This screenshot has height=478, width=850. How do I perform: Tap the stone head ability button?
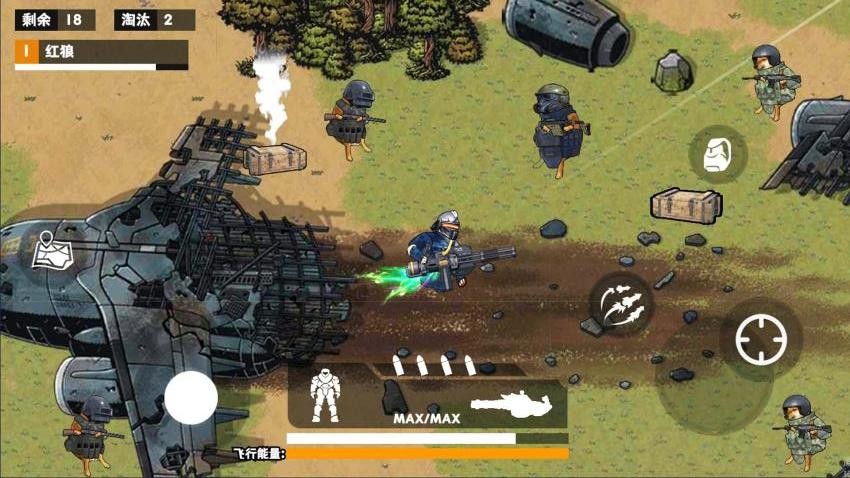click(717, 155)
